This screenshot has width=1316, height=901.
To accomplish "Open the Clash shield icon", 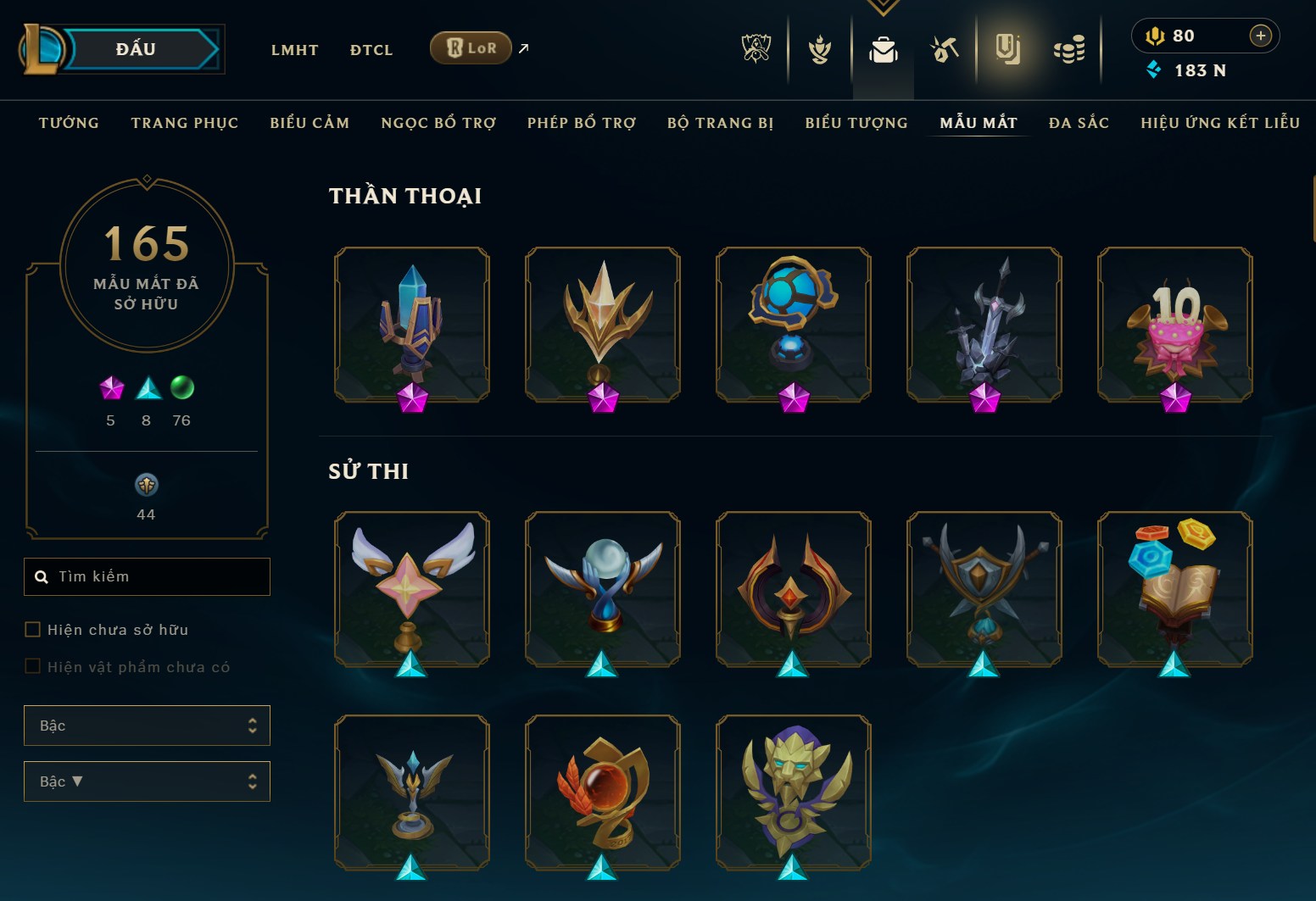I will click(x=819, y=49).
